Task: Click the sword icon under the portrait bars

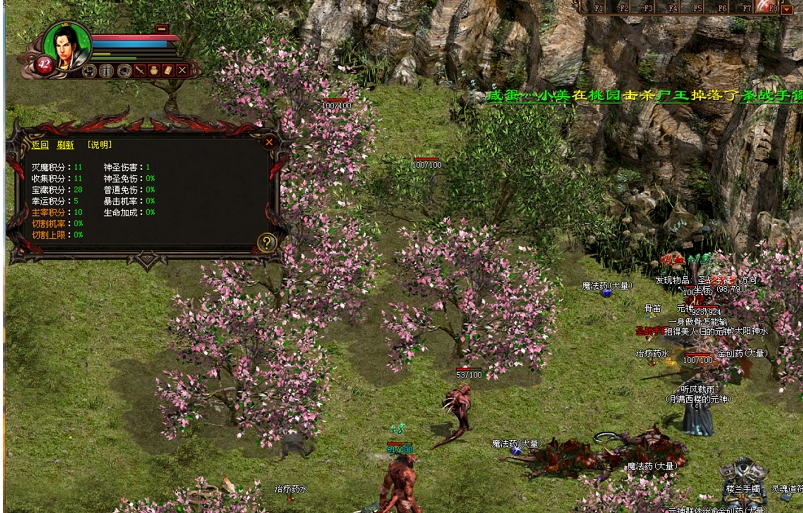Action: pos(141,71)
